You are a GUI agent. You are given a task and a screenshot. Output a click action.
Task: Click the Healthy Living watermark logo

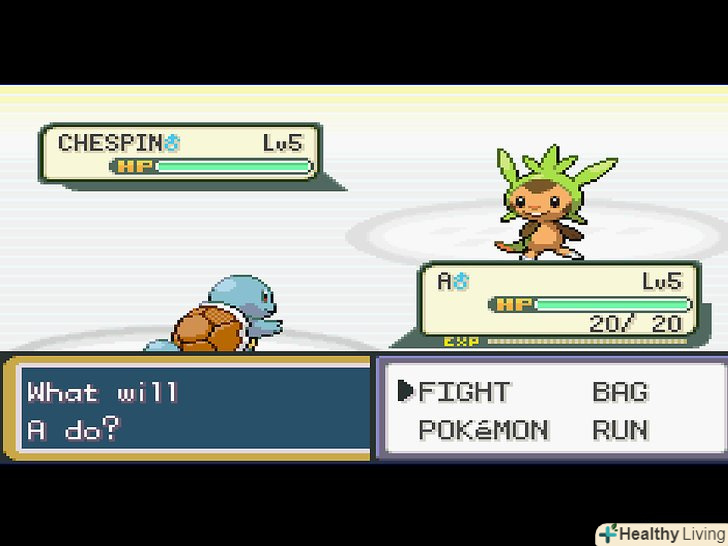point(661,533)
